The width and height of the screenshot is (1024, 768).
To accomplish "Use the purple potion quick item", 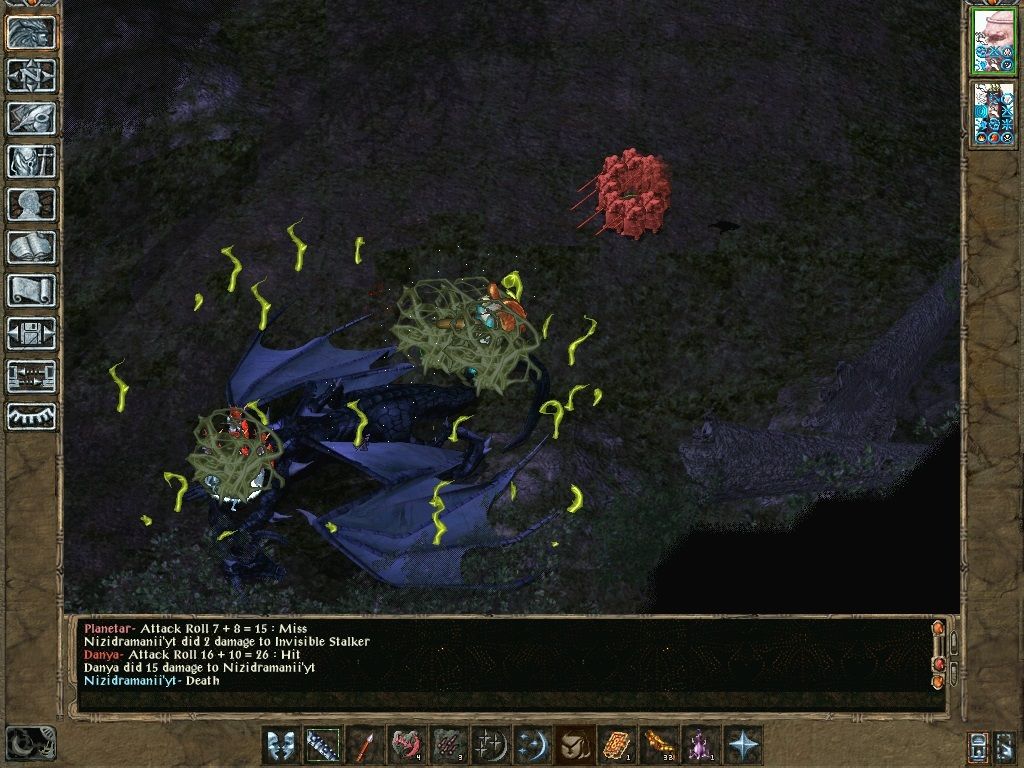I will (x=700, y=746).
